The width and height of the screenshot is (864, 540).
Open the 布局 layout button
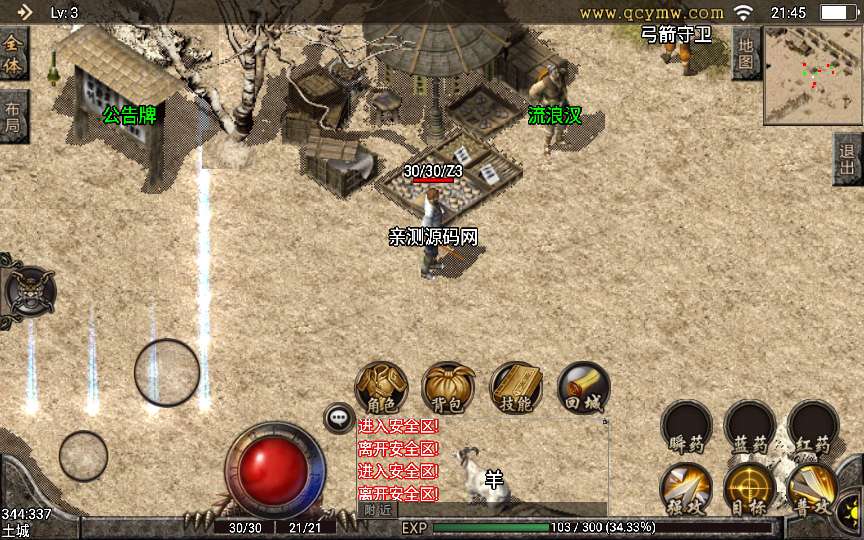click(x=13, y=117)
